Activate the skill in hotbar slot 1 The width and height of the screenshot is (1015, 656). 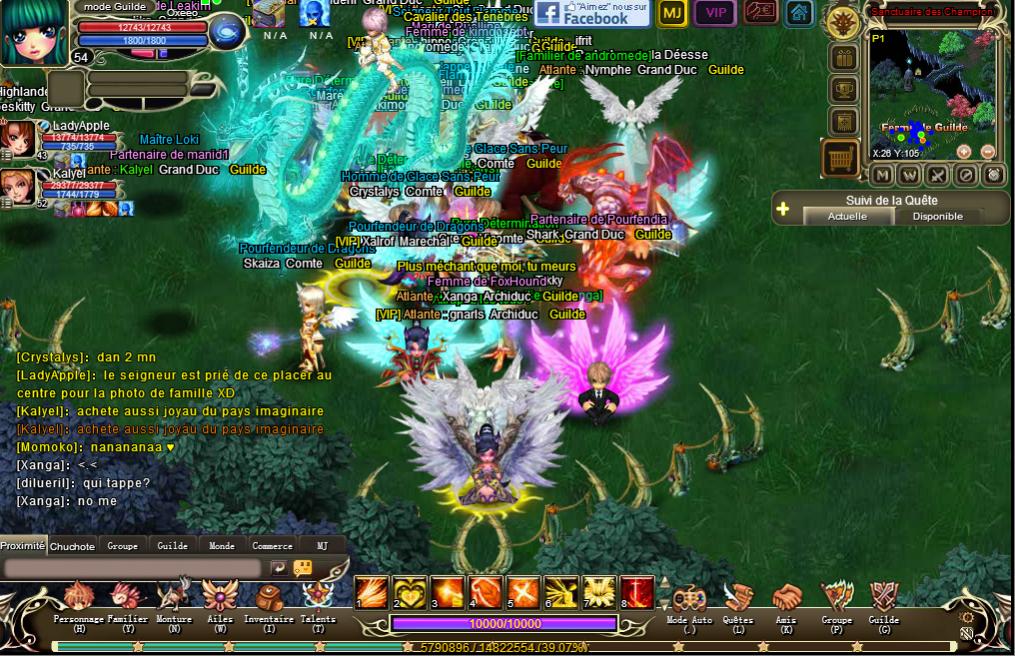point(372,592)
